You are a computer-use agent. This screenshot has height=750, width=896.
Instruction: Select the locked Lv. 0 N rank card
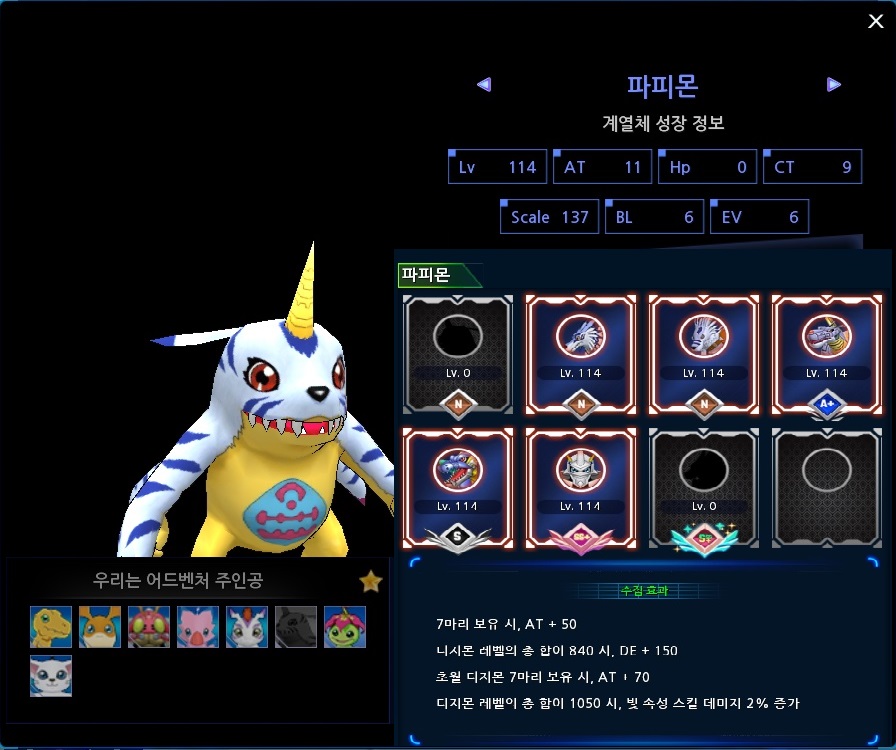459,352
